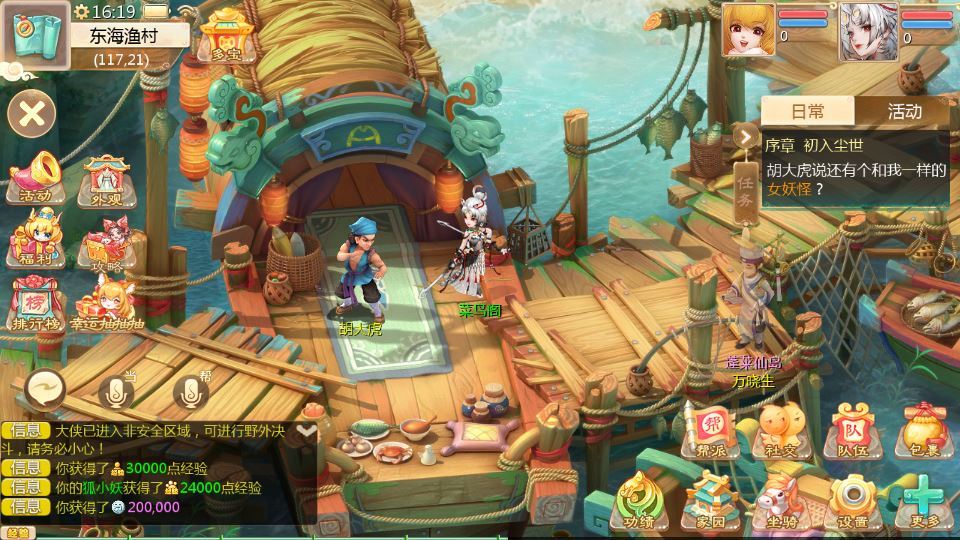The image size is (960, 540).
Task: Open the 福利 rewards icon
Action: click(35, 240)
